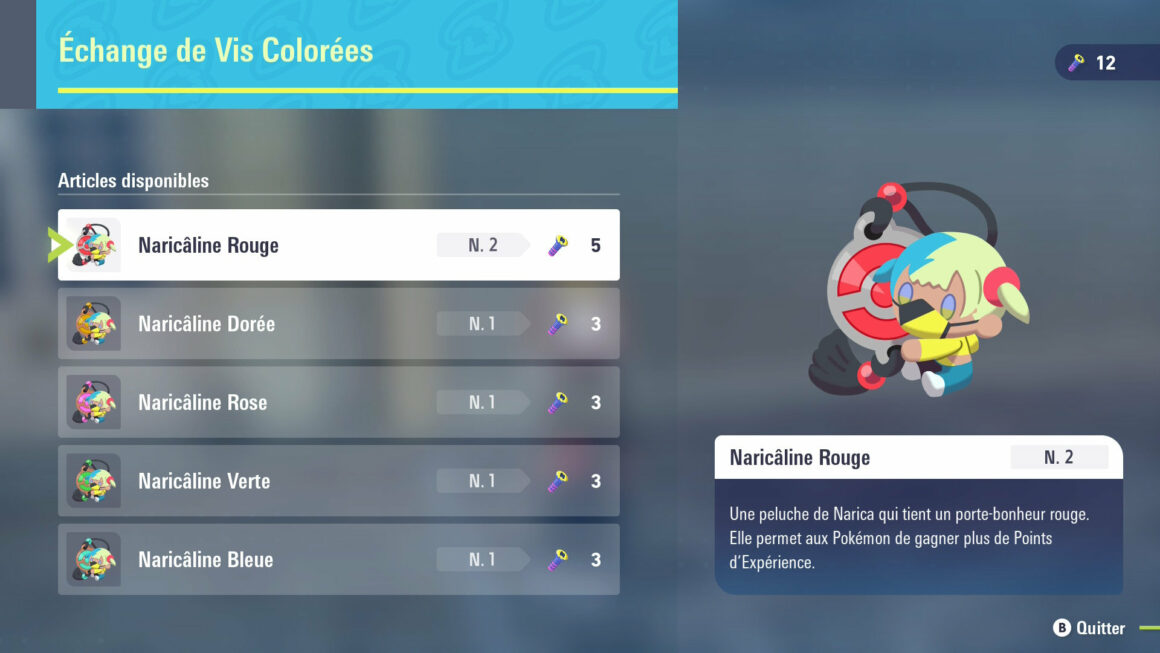Click the Quitter button
Image resolution: width=1160 pixels, height=653 pixels.
tap(1090, 628)
